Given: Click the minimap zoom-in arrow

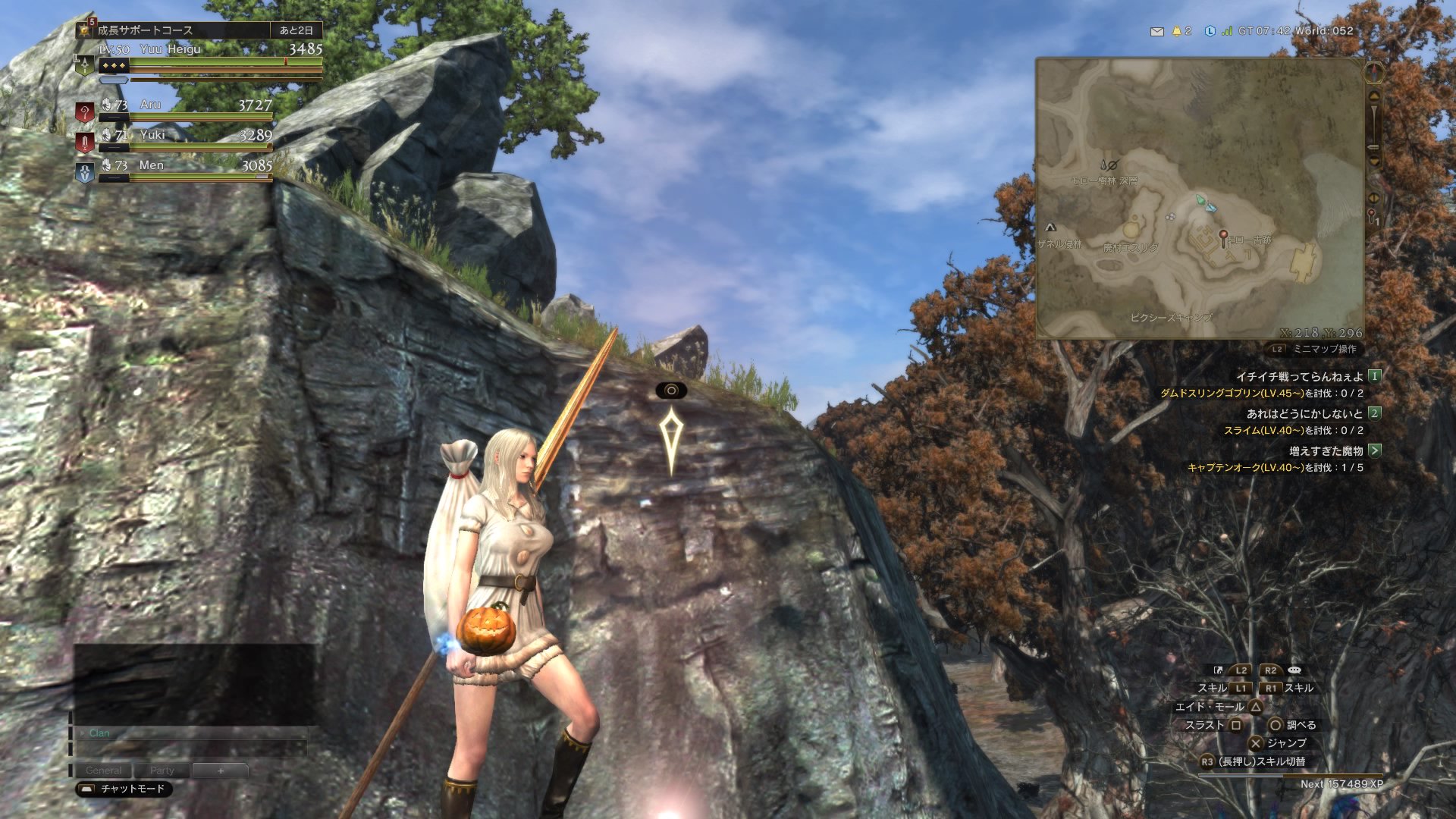Looking at the screenshot, I should coord(1374,97).
